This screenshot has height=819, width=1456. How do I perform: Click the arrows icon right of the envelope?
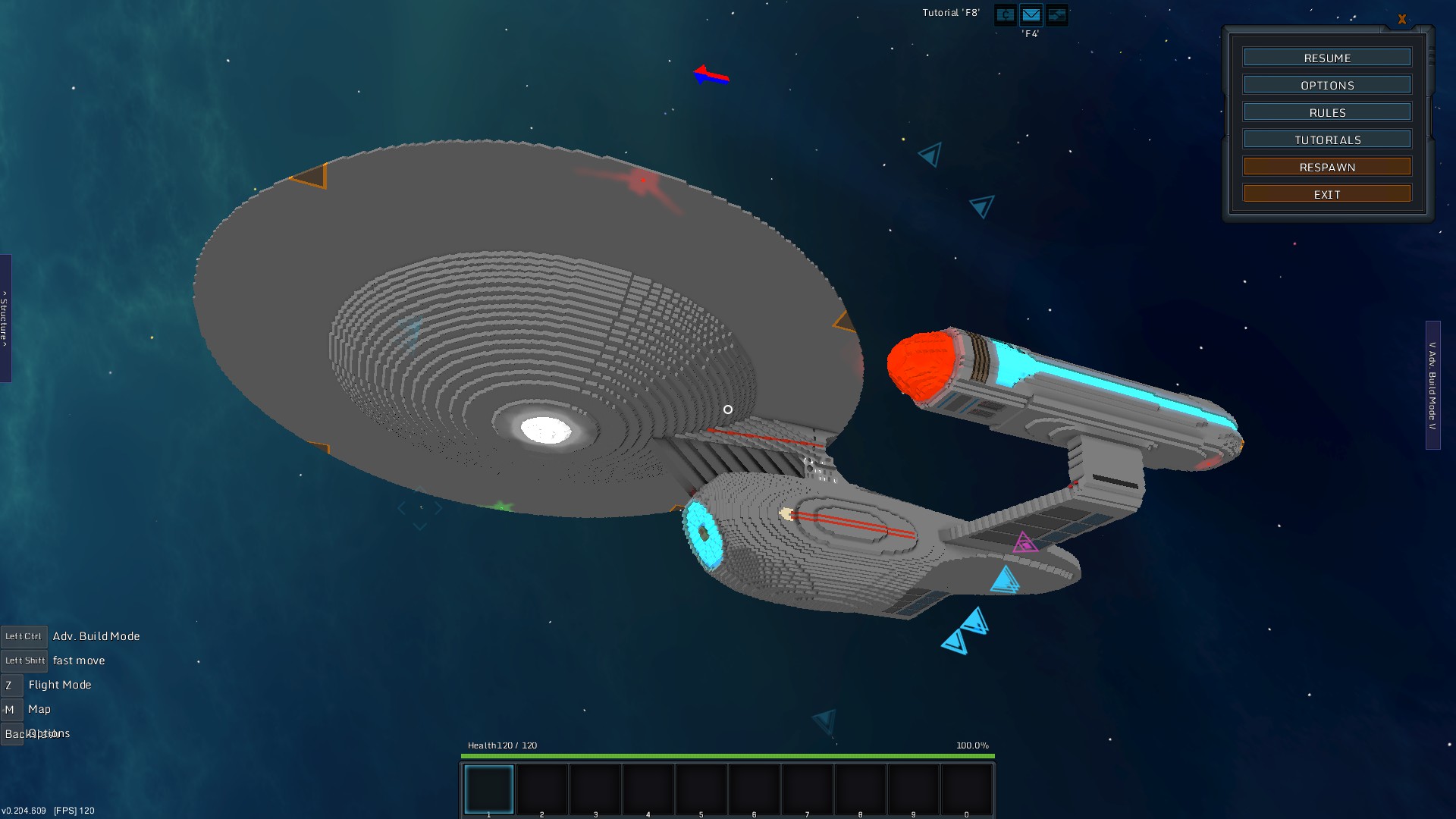click(x=1056, y=14)
